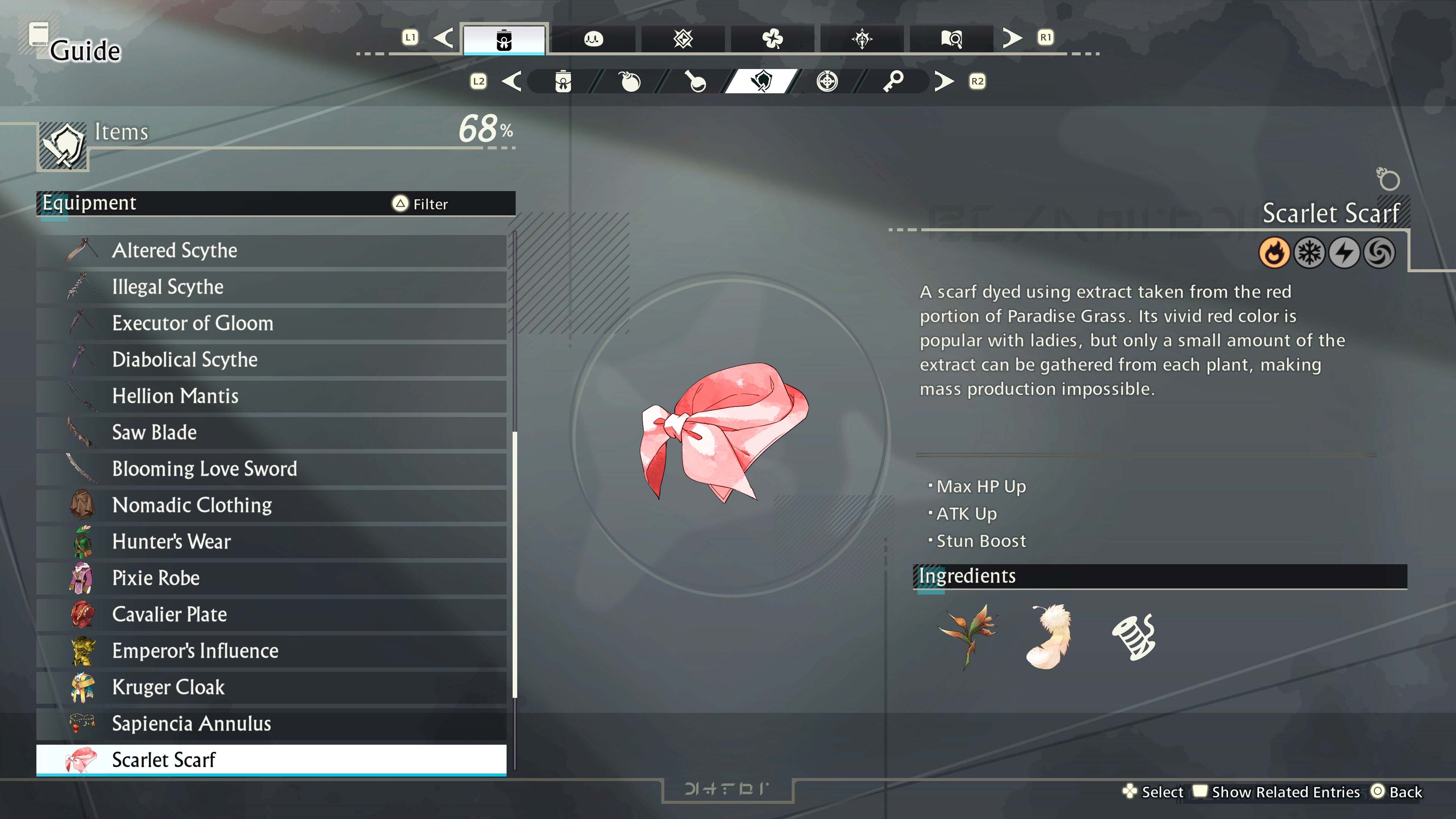Open the Executor of Gloom entry
Image resolution: width=1456 pixels, height=819 pixels.
[271, 323]
